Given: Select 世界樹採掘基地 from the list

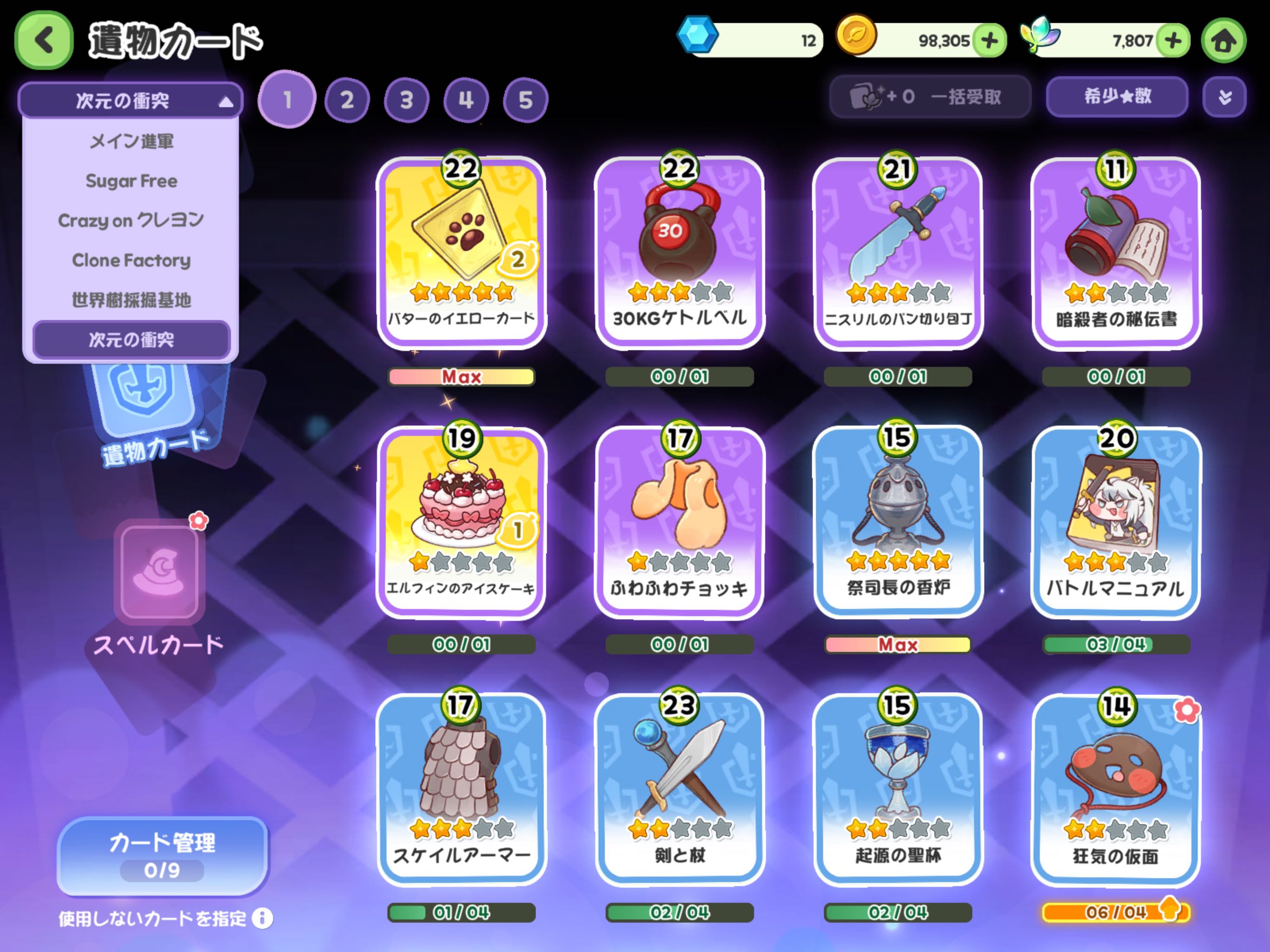Looking at the screenshot, I should pyautogui.click(x=131, y=300).
